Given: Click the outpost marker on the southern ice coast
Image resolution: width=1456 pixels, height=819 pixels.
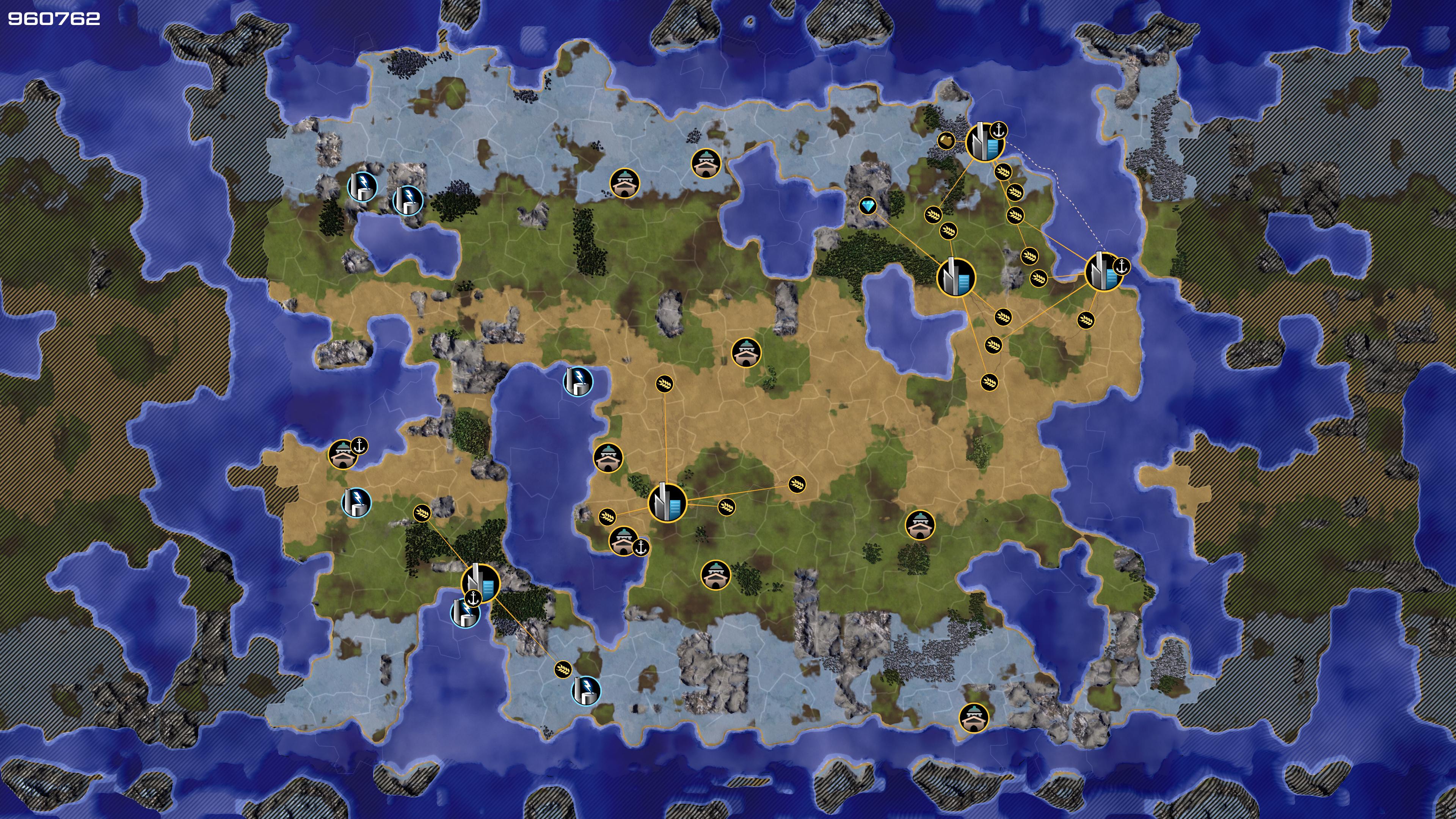Looking at the screenshot, I should [x=974, y=718].
